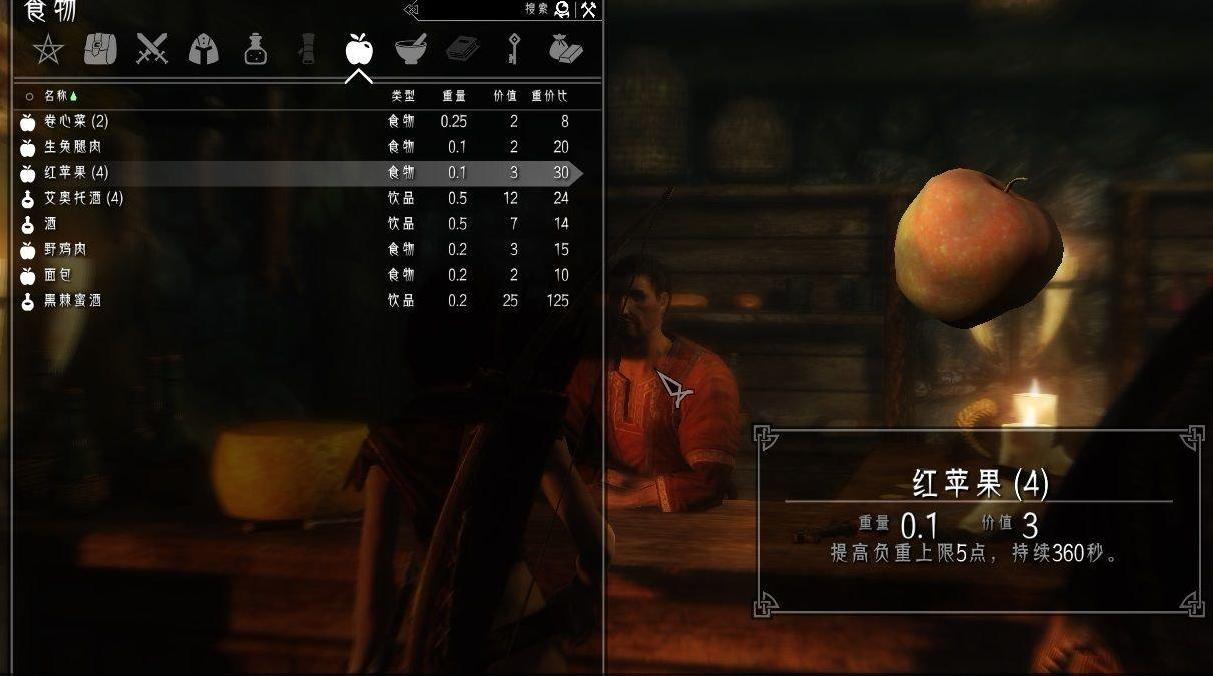Select the 红苹果 (red apple) entry
This screenshot has height=676, width=1213.
(75, 173)
